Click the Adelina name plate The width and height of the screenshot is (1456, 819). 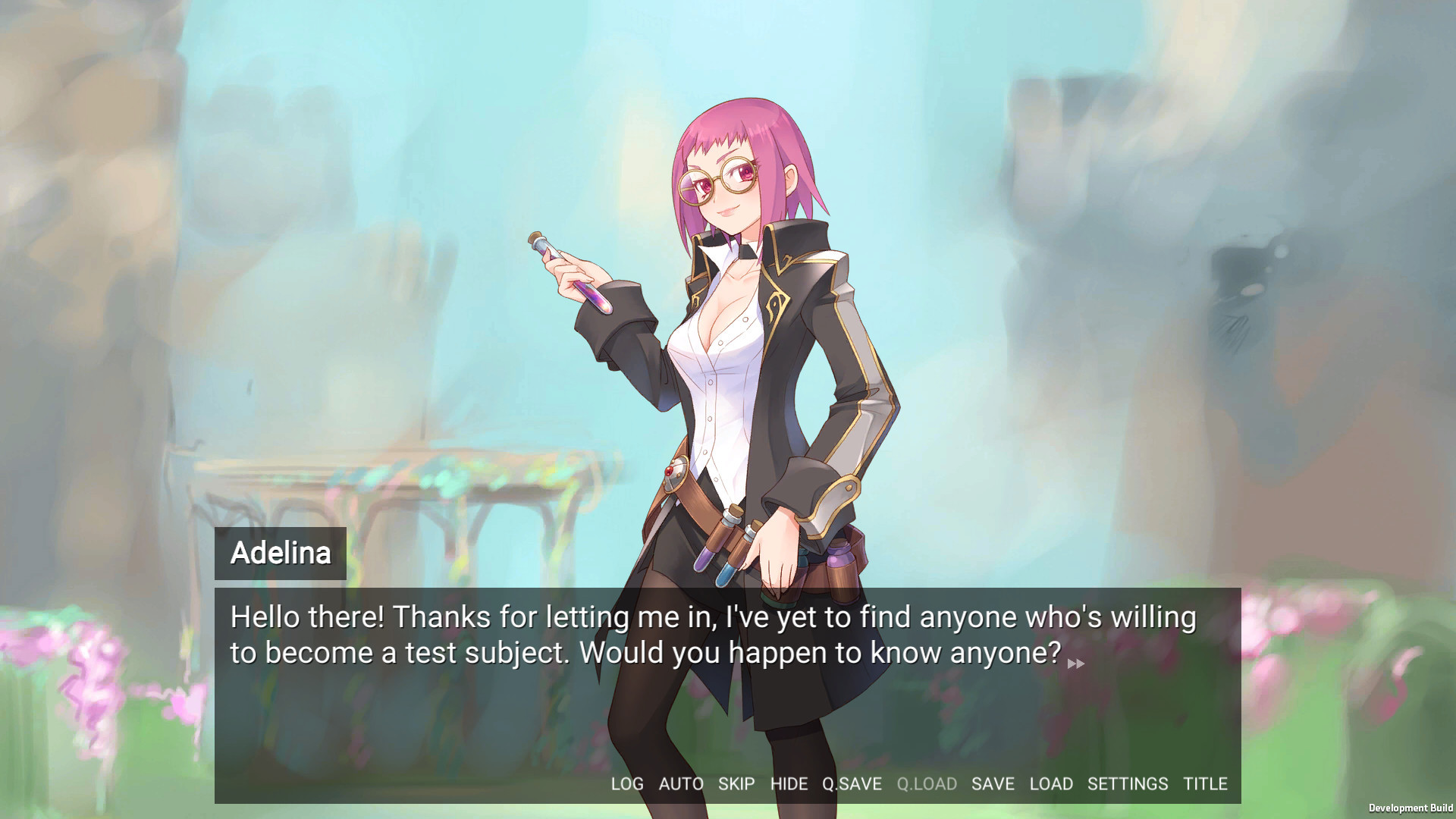[281, 554]
